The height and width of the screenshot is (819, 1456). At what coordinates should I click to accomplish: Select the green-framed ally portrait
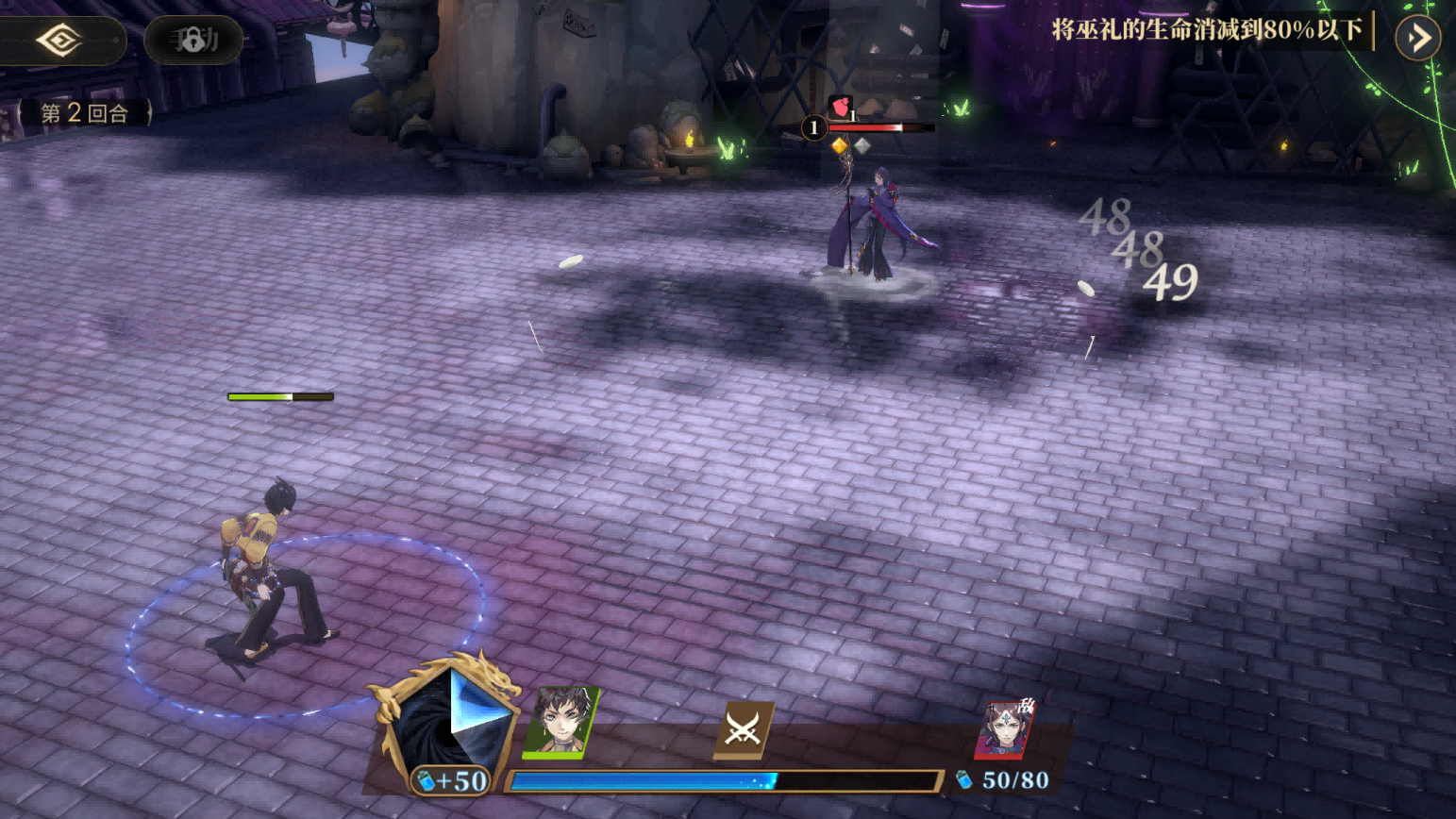[x=561, y=723]
